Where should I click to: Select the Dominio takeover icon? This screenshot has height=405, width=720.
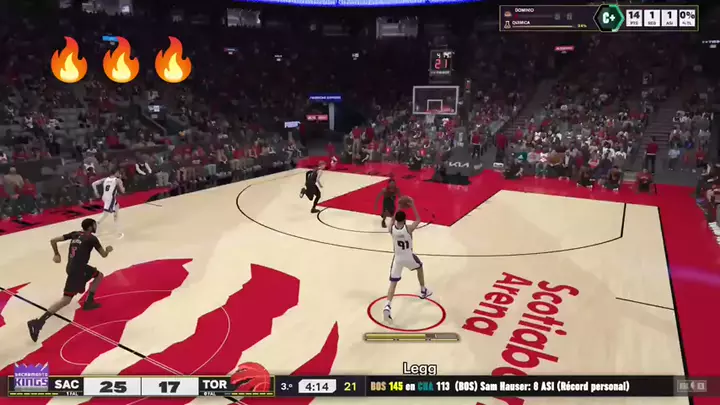(x=507, y=13)
